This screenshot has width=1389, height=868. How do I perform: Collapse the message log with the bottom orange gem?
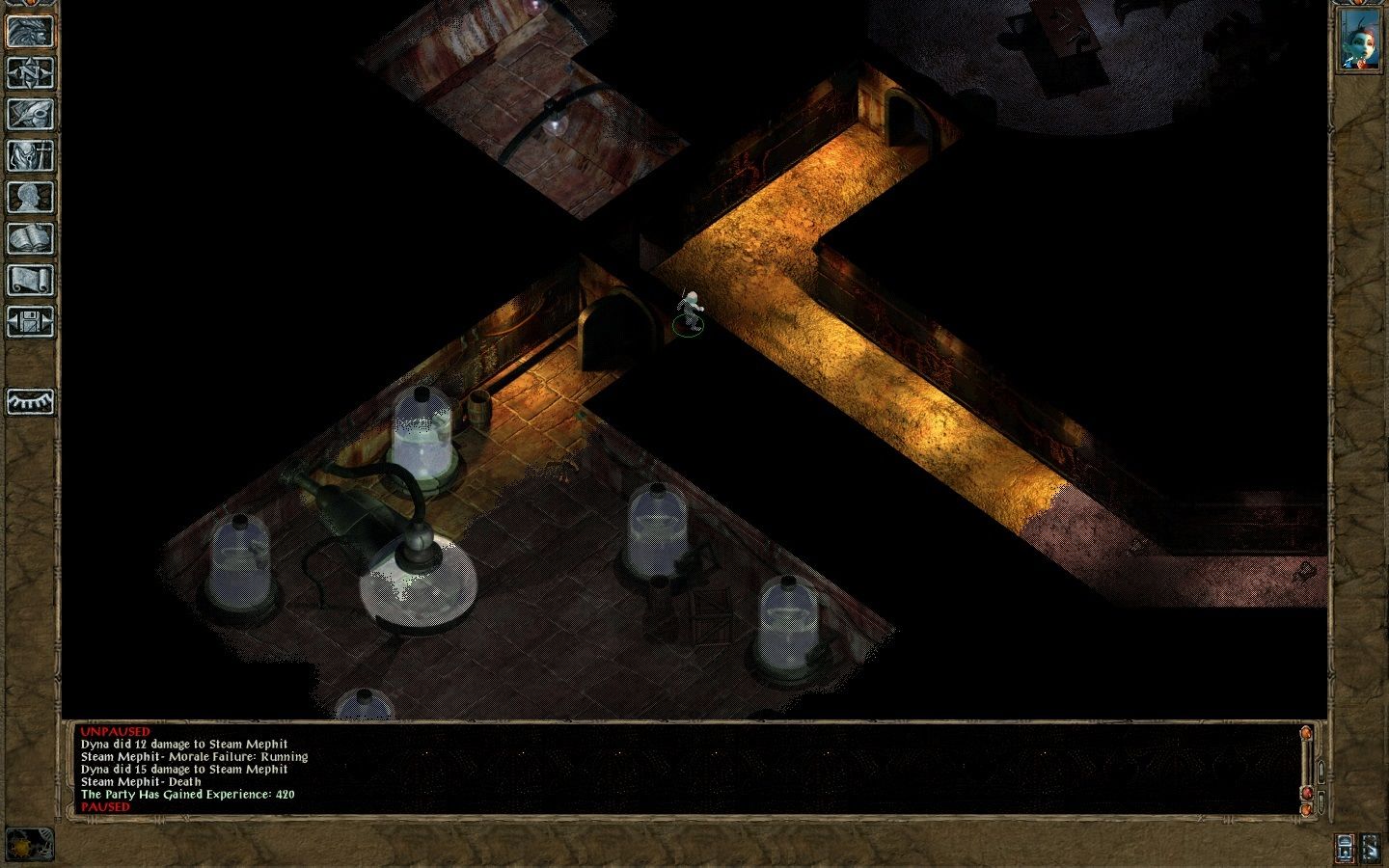coord(1306,810)
